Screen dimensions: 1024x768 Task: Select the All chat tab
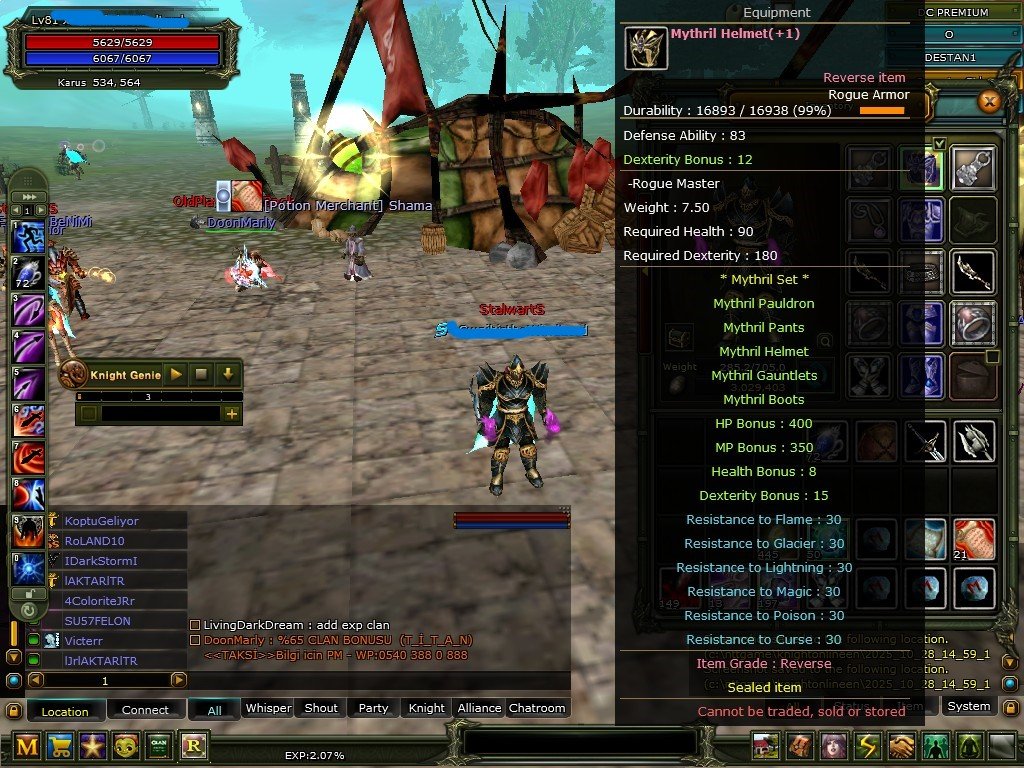[214, 708]
